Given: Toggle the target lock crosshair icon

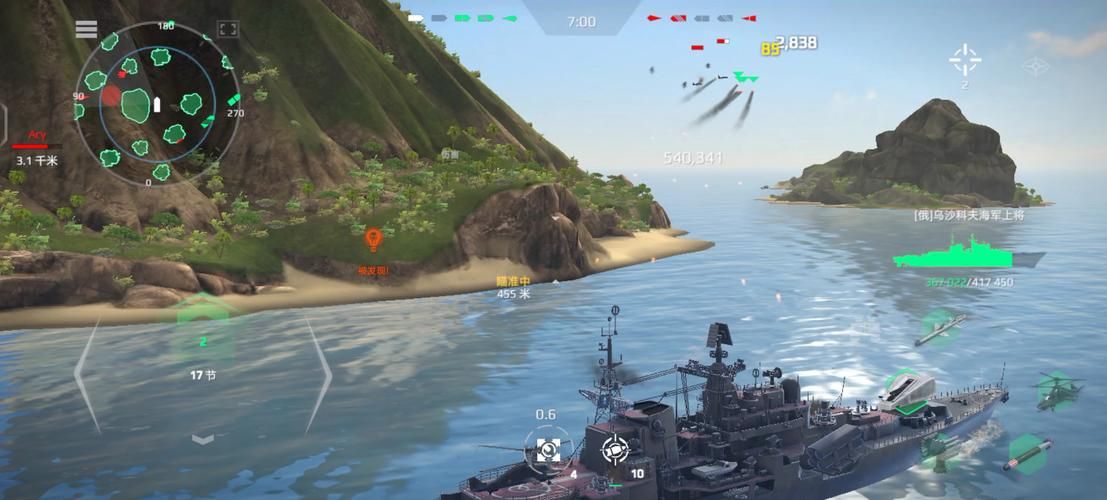Looking at the screenshot, I should pyautogui.click(x=965, y=60).
